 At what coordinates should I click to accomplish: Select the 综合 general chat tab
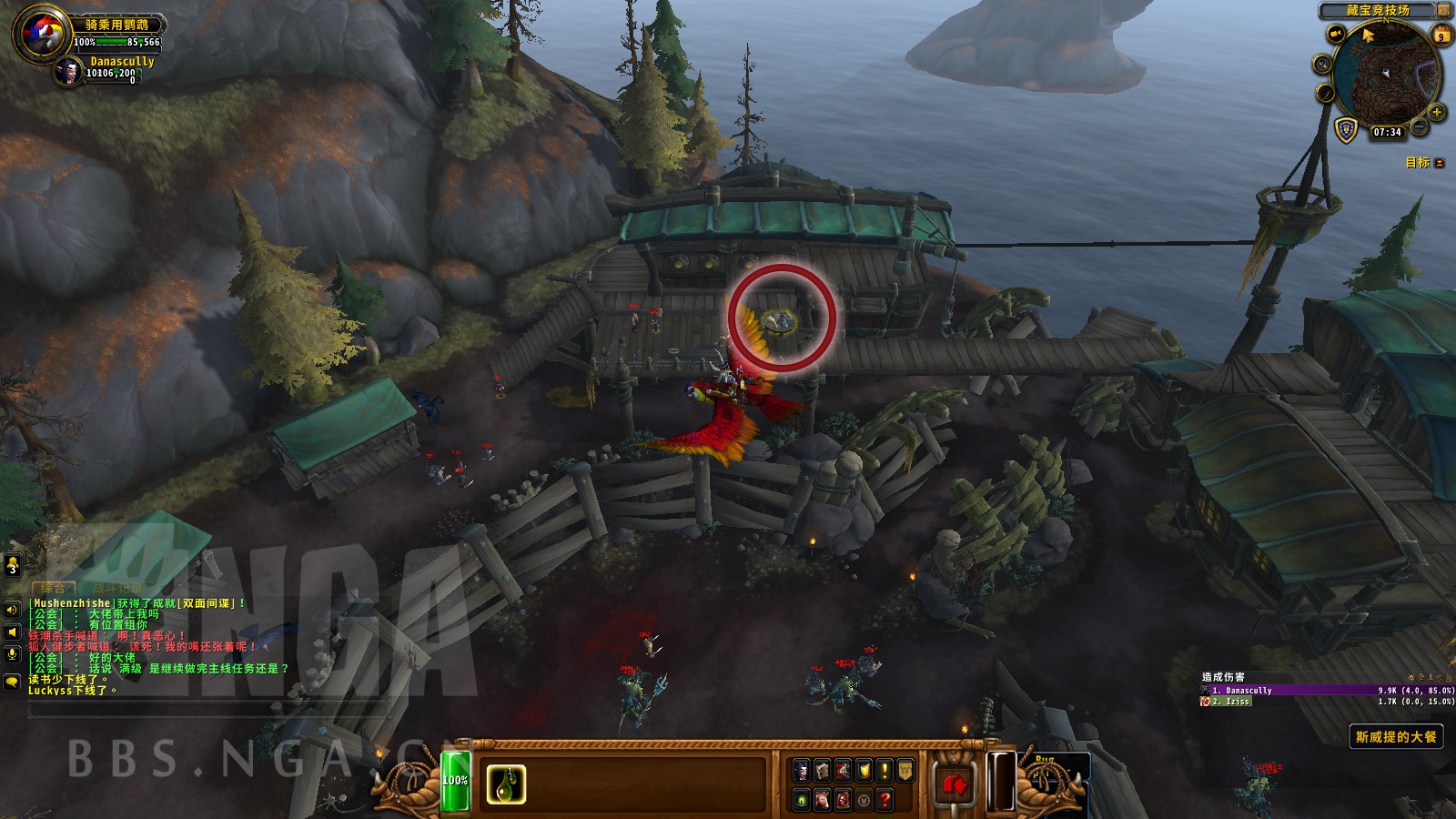point(53,588)
